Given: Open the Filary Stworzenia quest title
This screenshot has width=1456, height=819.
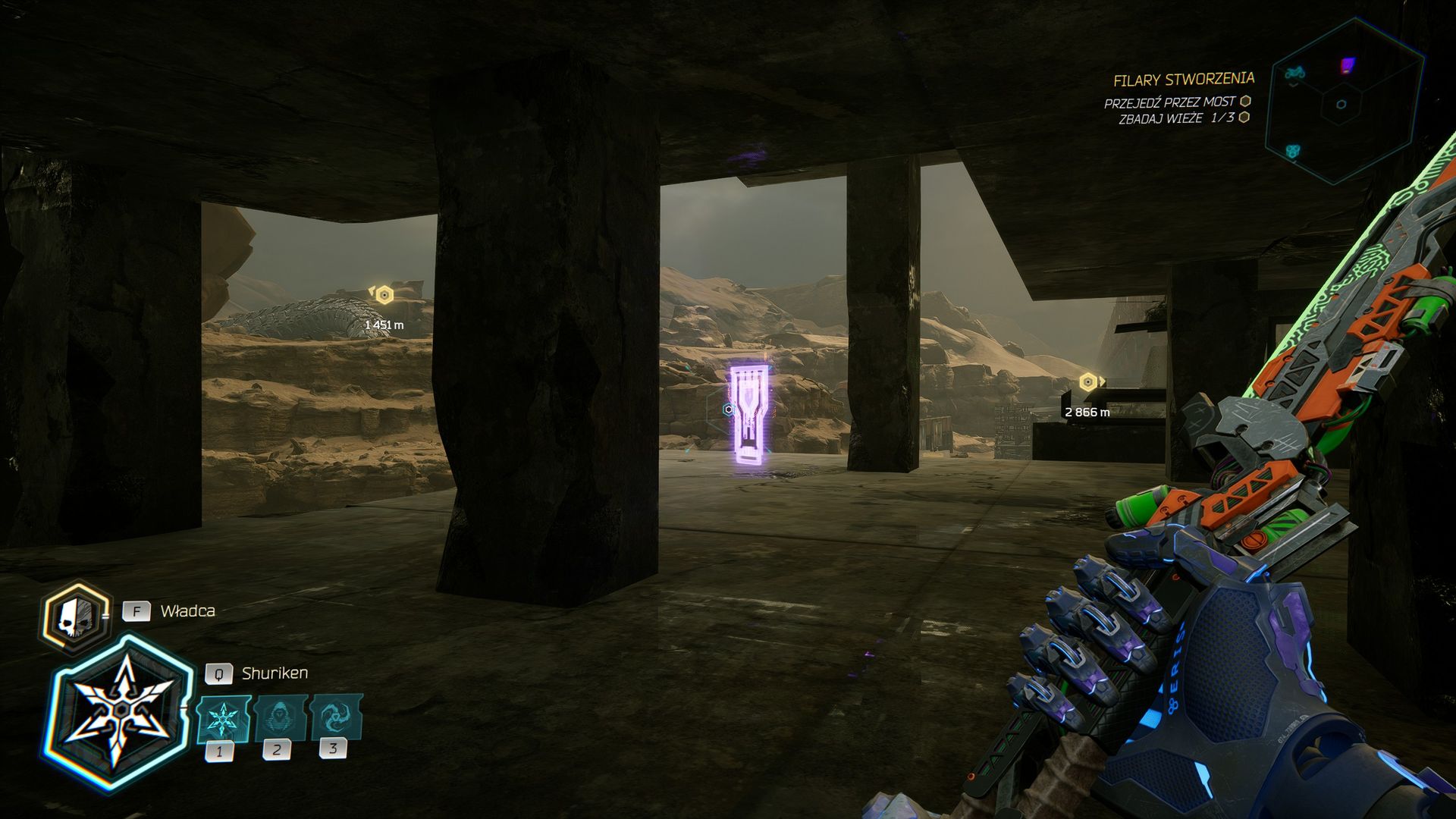Looking at the screenshot, I should pyautogui.click(x=1183, y=80).
